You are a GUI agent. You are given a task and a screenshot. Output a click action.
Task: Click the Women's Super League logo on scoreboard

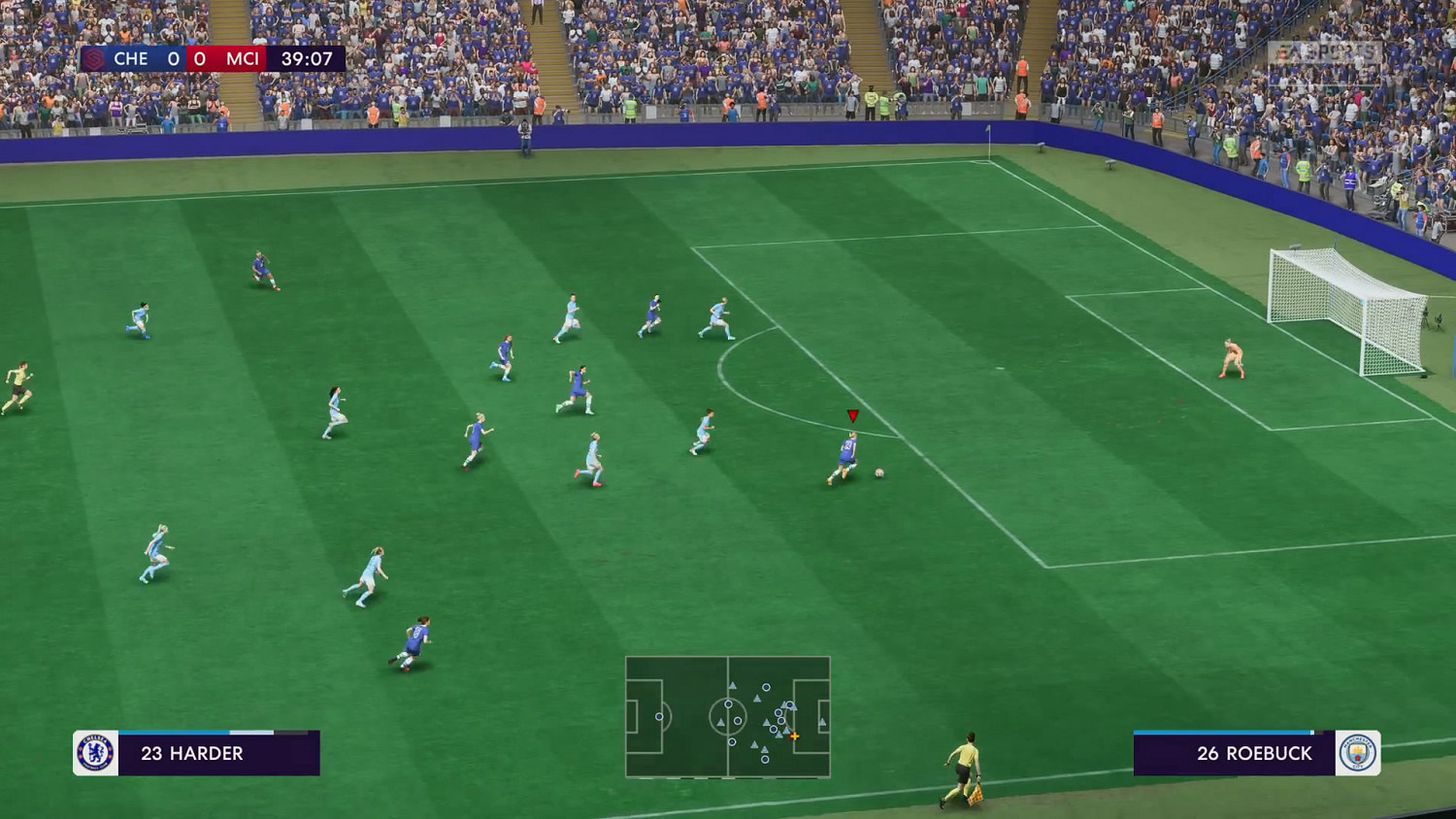coord(92,58)
